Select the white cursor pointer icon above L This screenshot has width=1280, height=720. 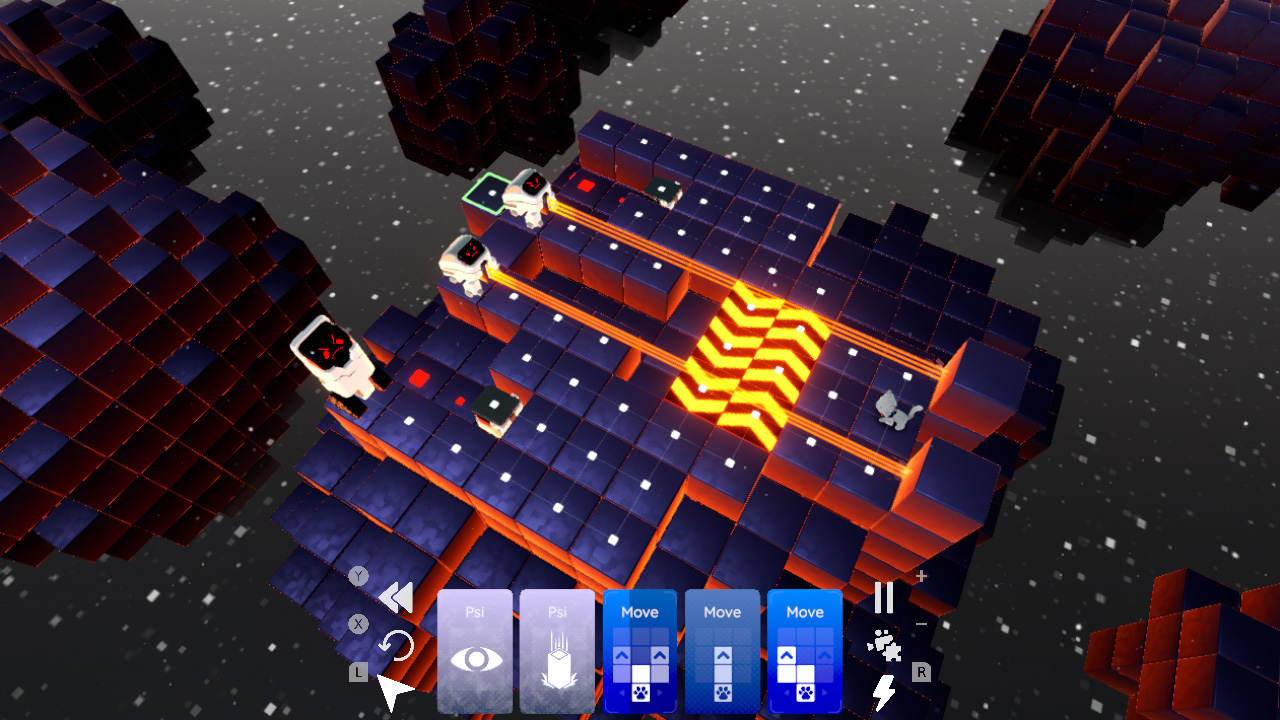[392, 688]
